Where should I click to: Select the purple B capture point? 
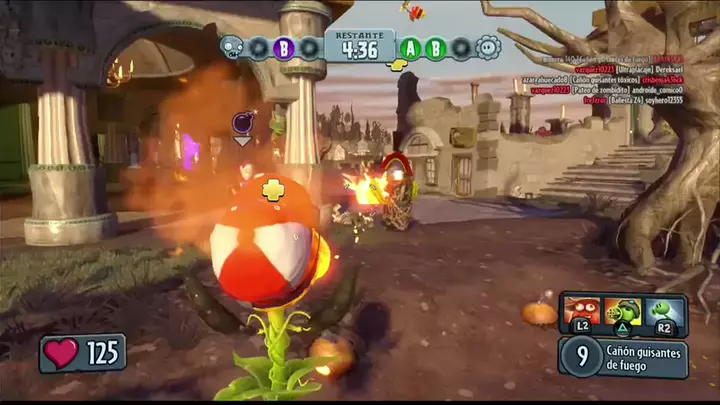283,47
